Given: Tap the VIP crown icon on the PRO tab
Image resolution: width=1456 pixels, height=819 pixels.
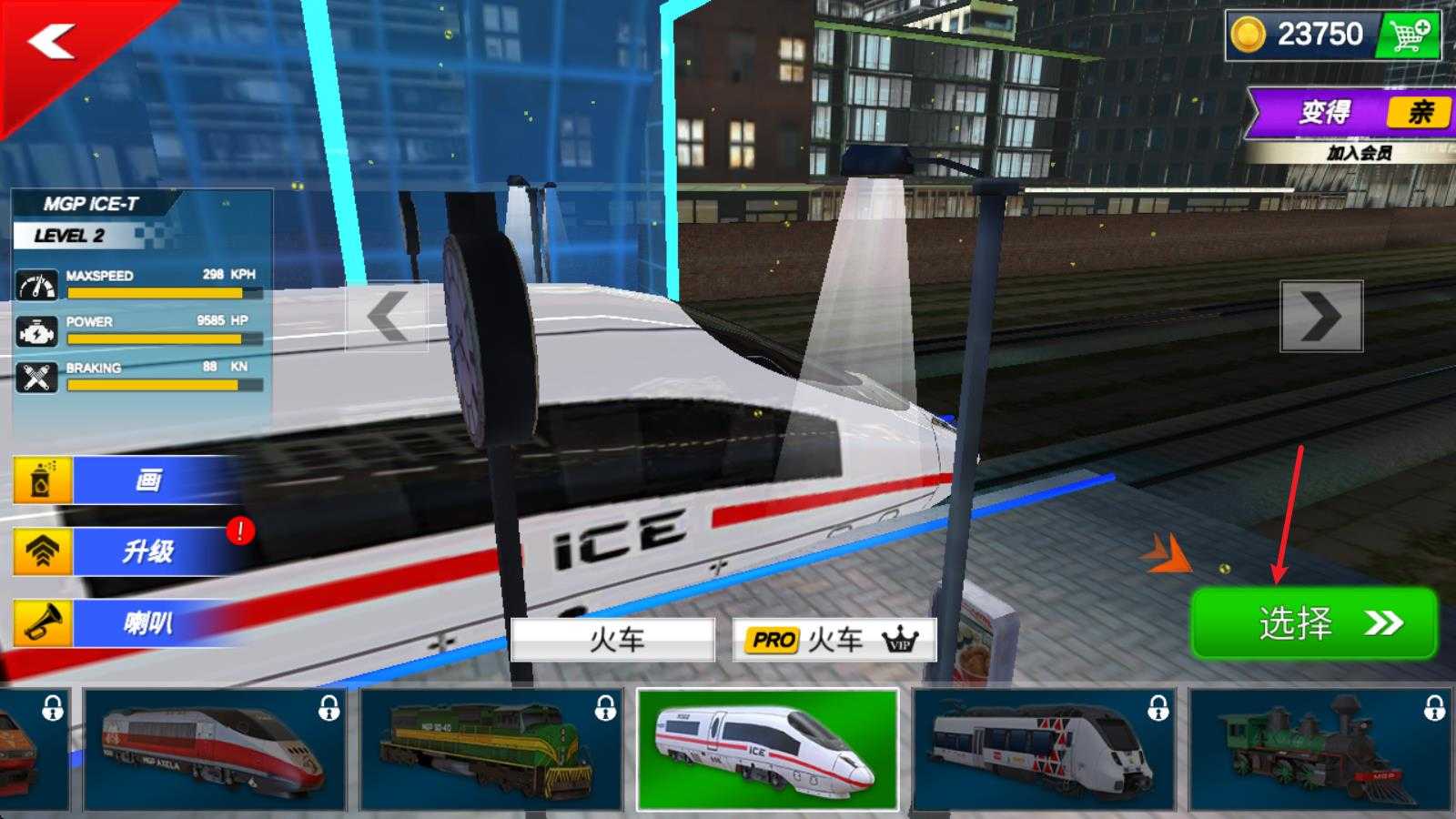Looking at the screenshot, I should coord(899,641).
